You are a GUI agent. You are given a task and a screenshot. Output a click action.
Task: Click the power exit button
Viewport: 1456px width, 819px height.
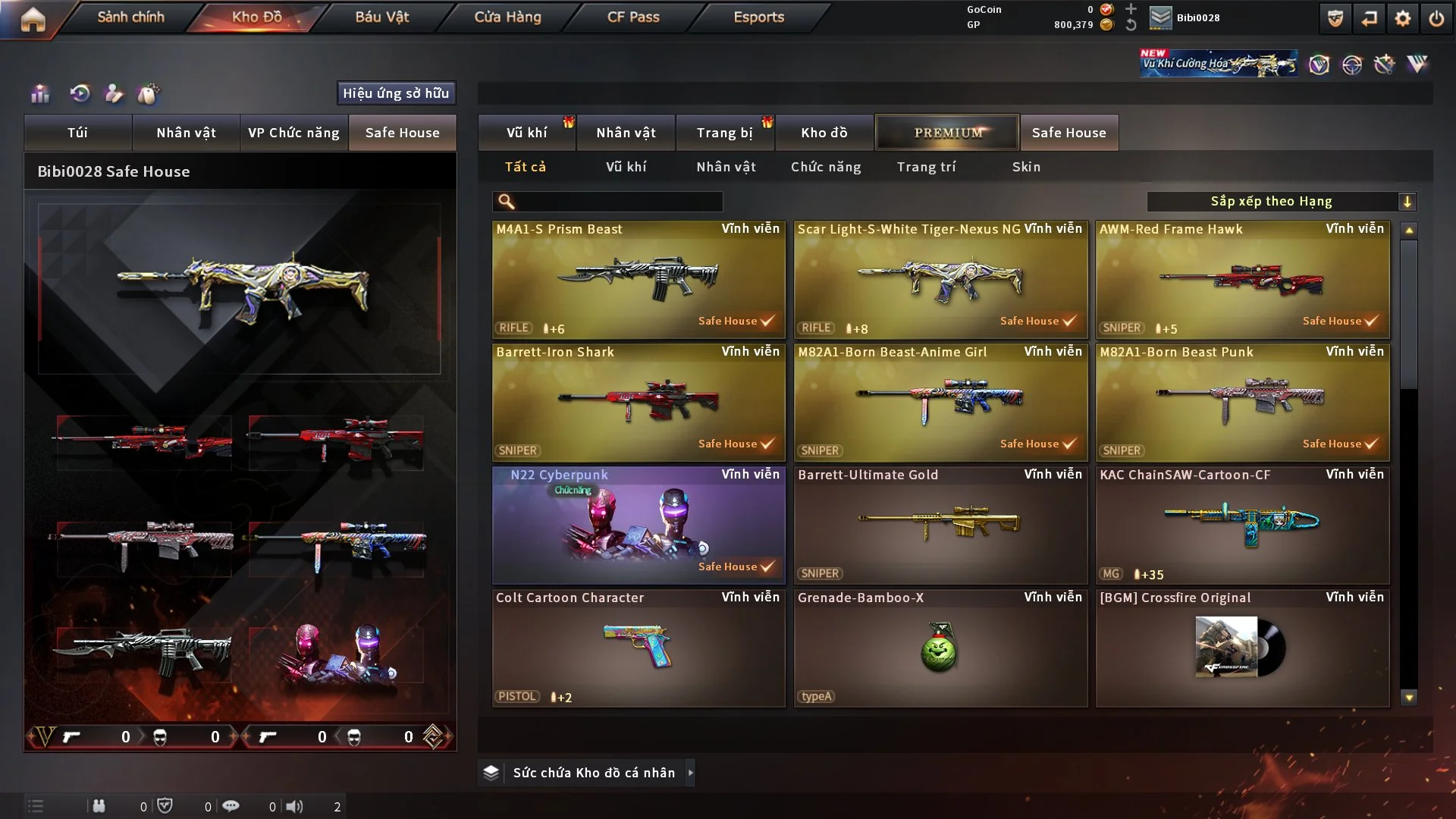pyautogui.click(x=1436, y=18)
